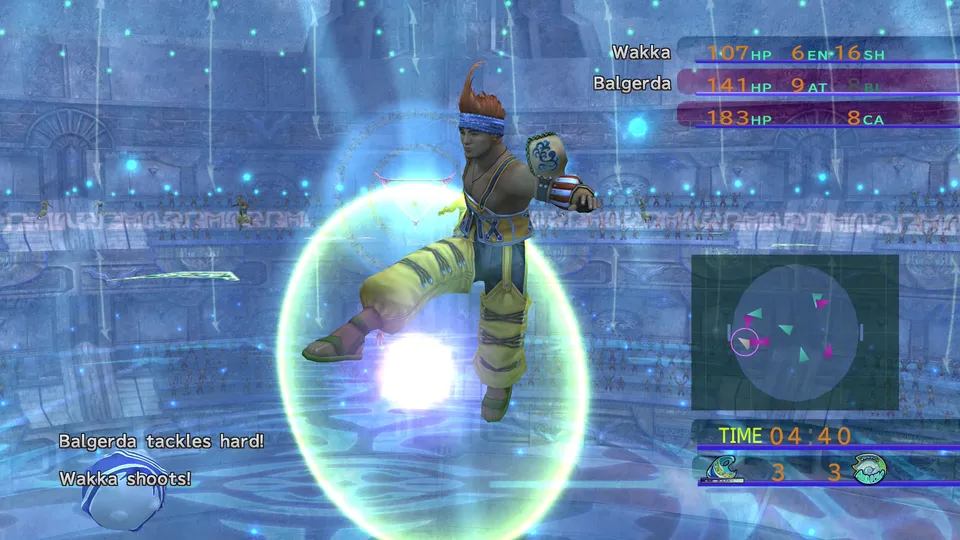Click the right team emblem on scoreboard
The width and height of the screenshot is (960, 540).
[869, 470]
